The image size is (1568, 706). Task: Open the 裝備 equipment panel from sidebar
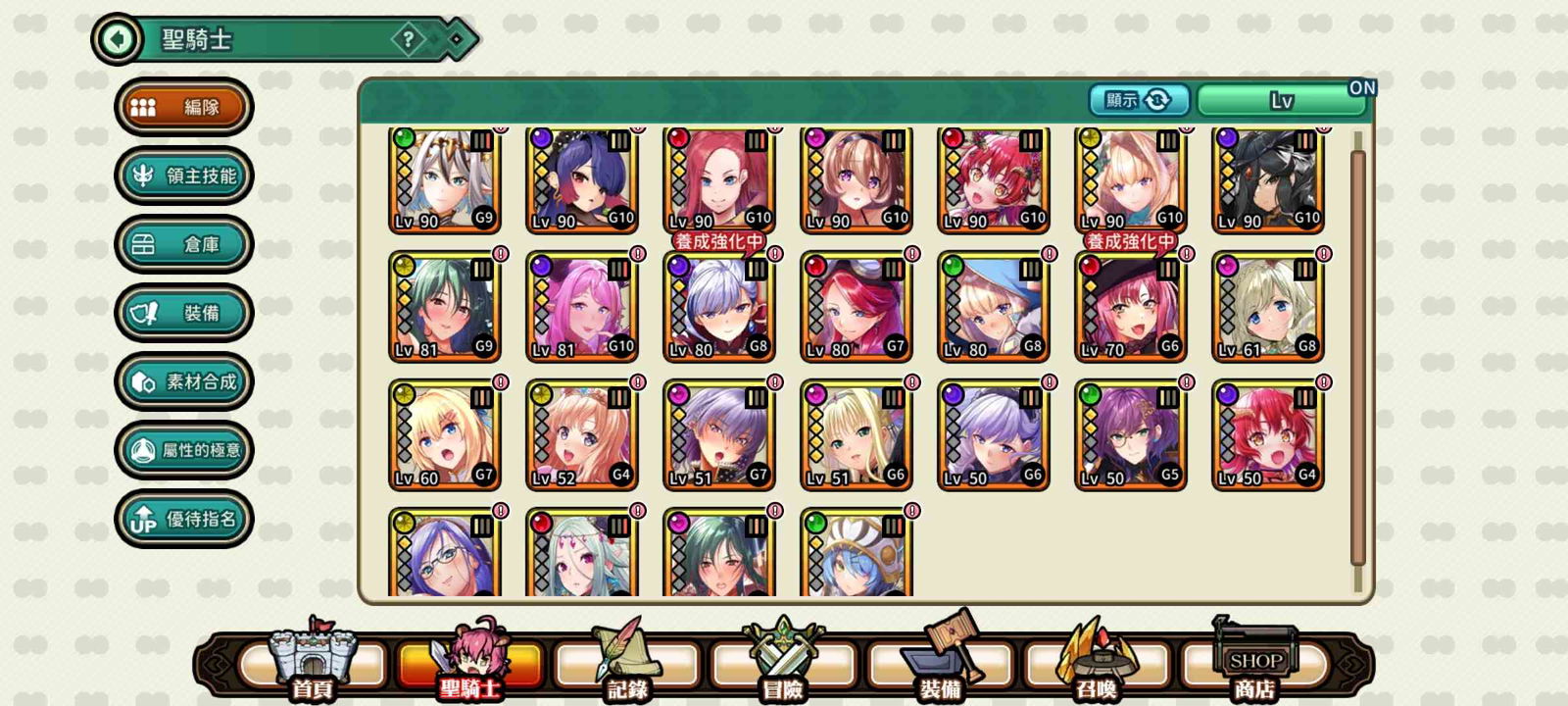(x=184, y=313)
